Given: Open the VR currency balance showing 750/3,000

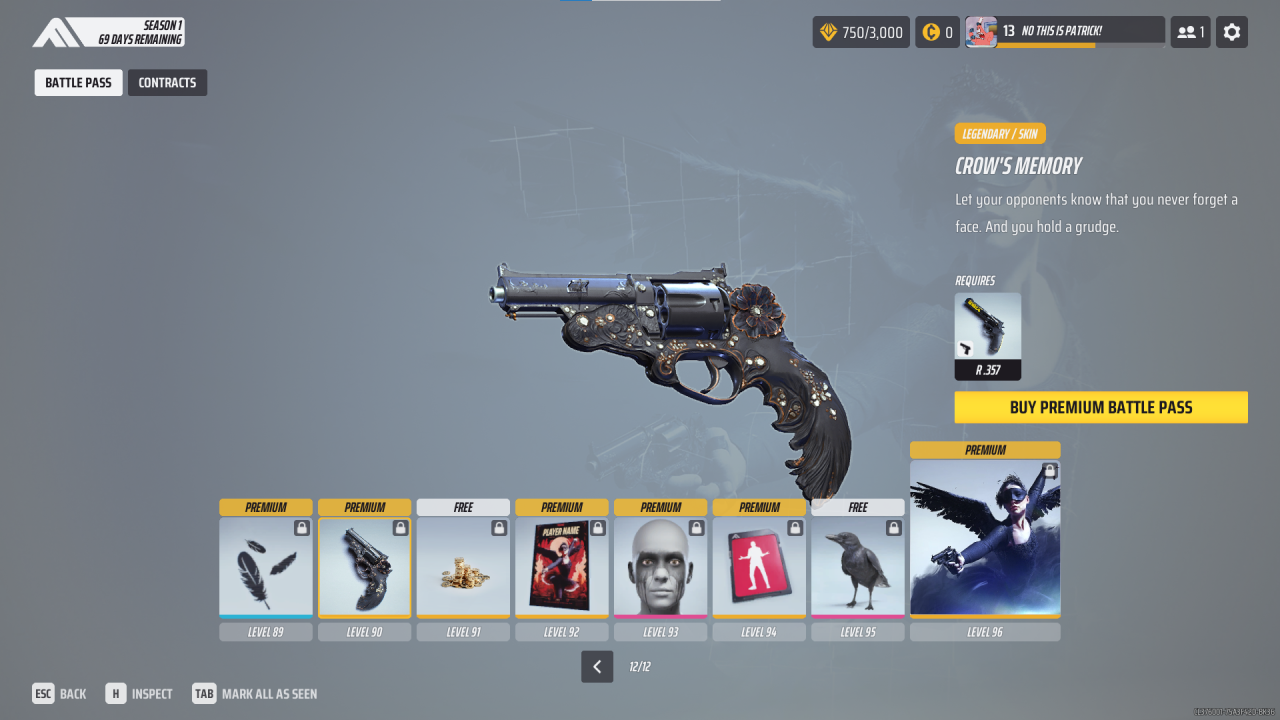Looking at the screenshot, I should coord(860,31).
